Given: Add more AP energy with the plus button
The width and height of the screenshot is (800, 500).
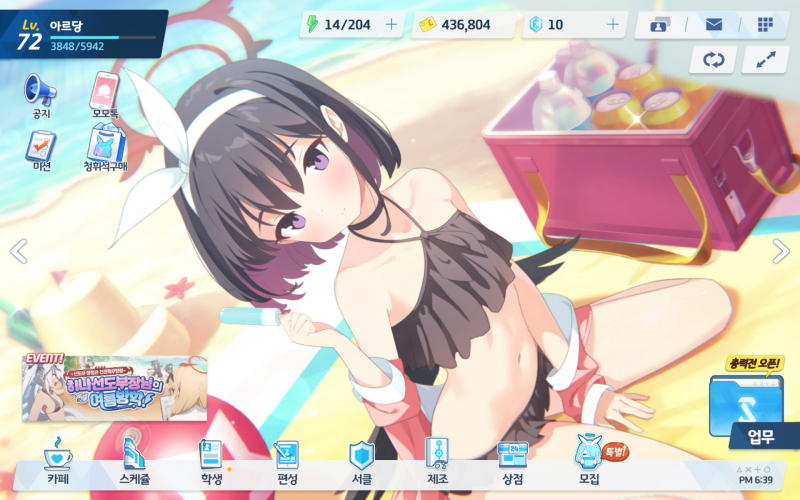Looking at the screenshot, I should click(391, 24).
